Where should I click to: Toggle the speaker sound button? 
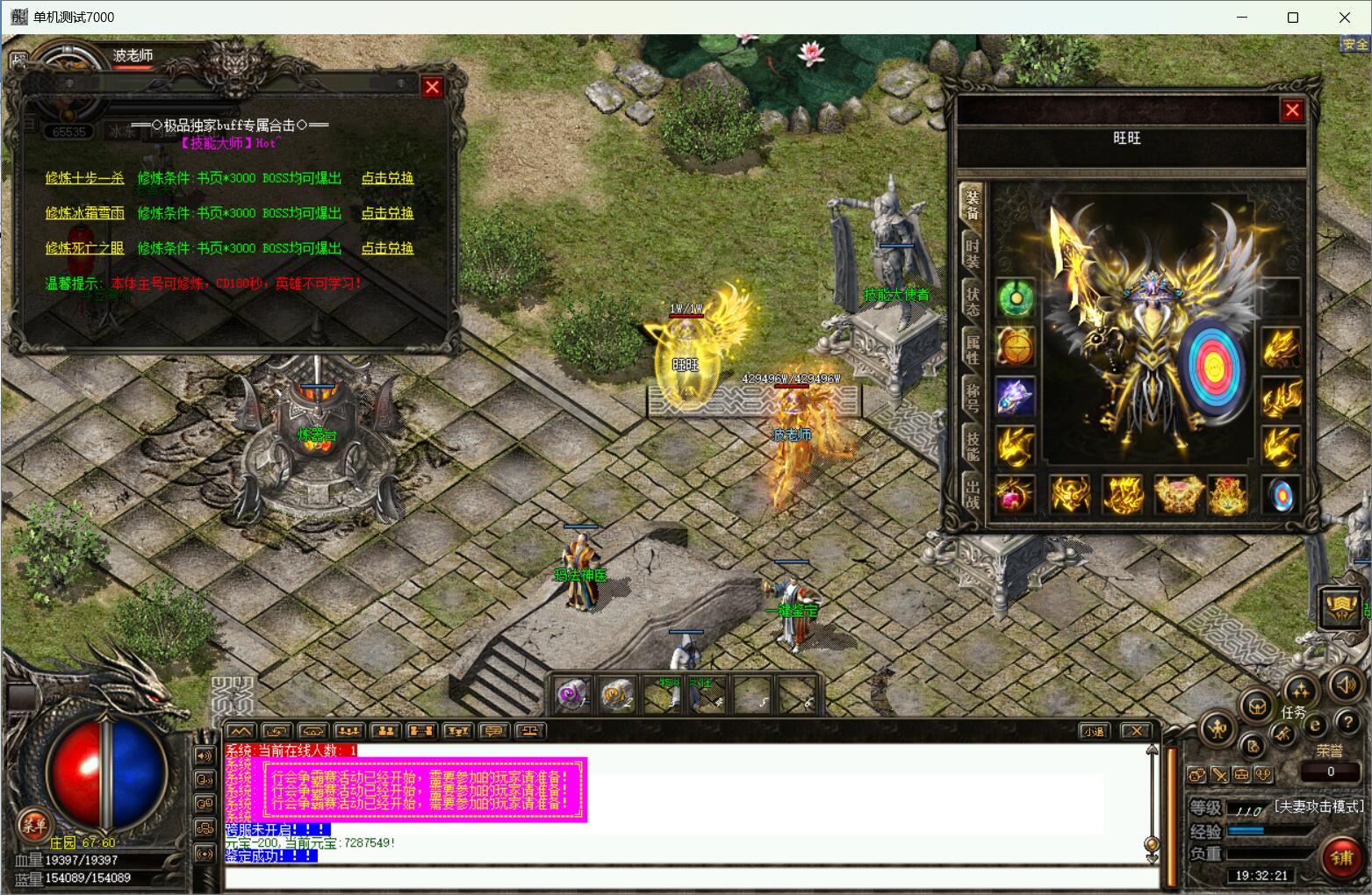tap(1346, 685)
